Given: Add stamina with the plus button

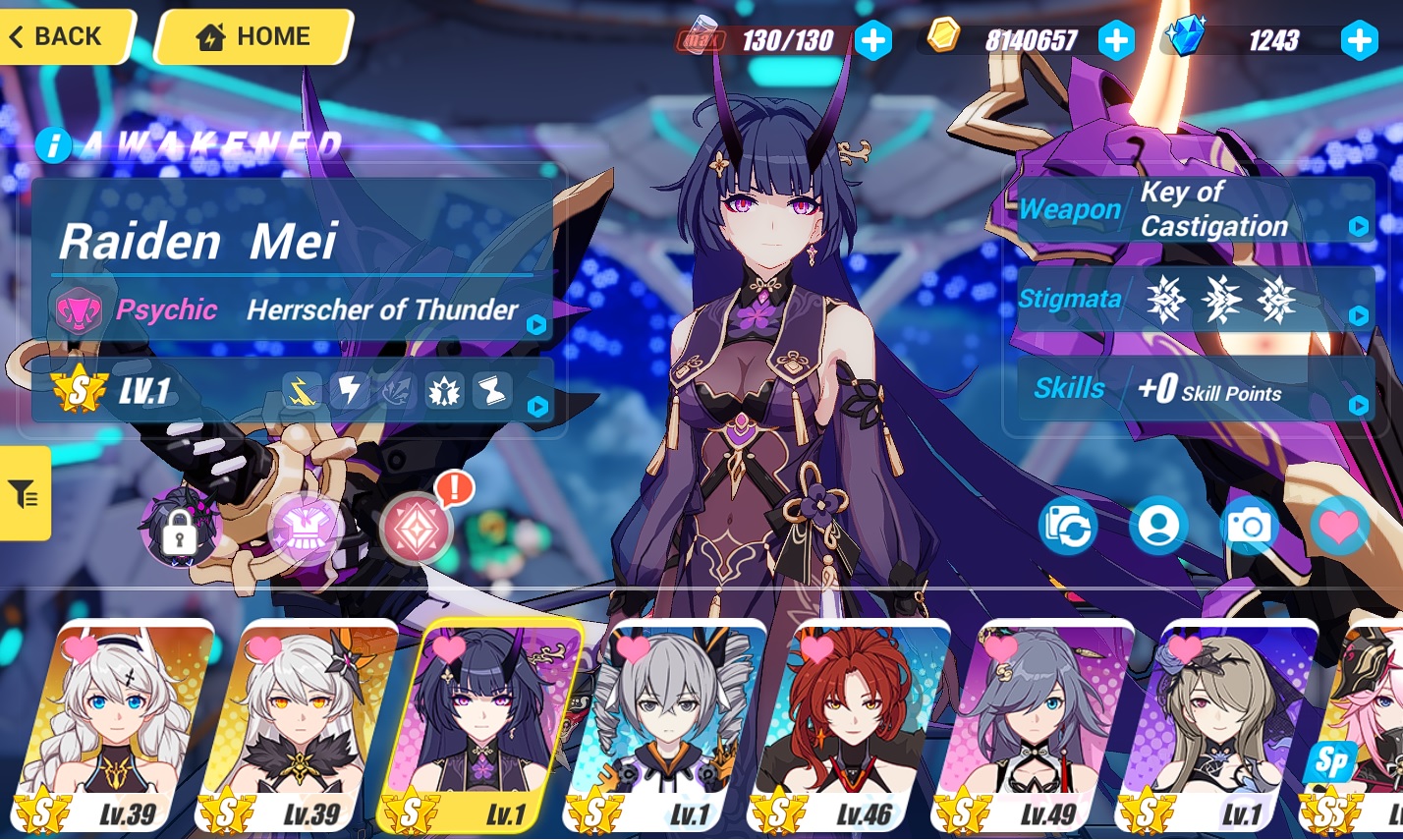Looking at the screenshot, I should coord(872,40).
